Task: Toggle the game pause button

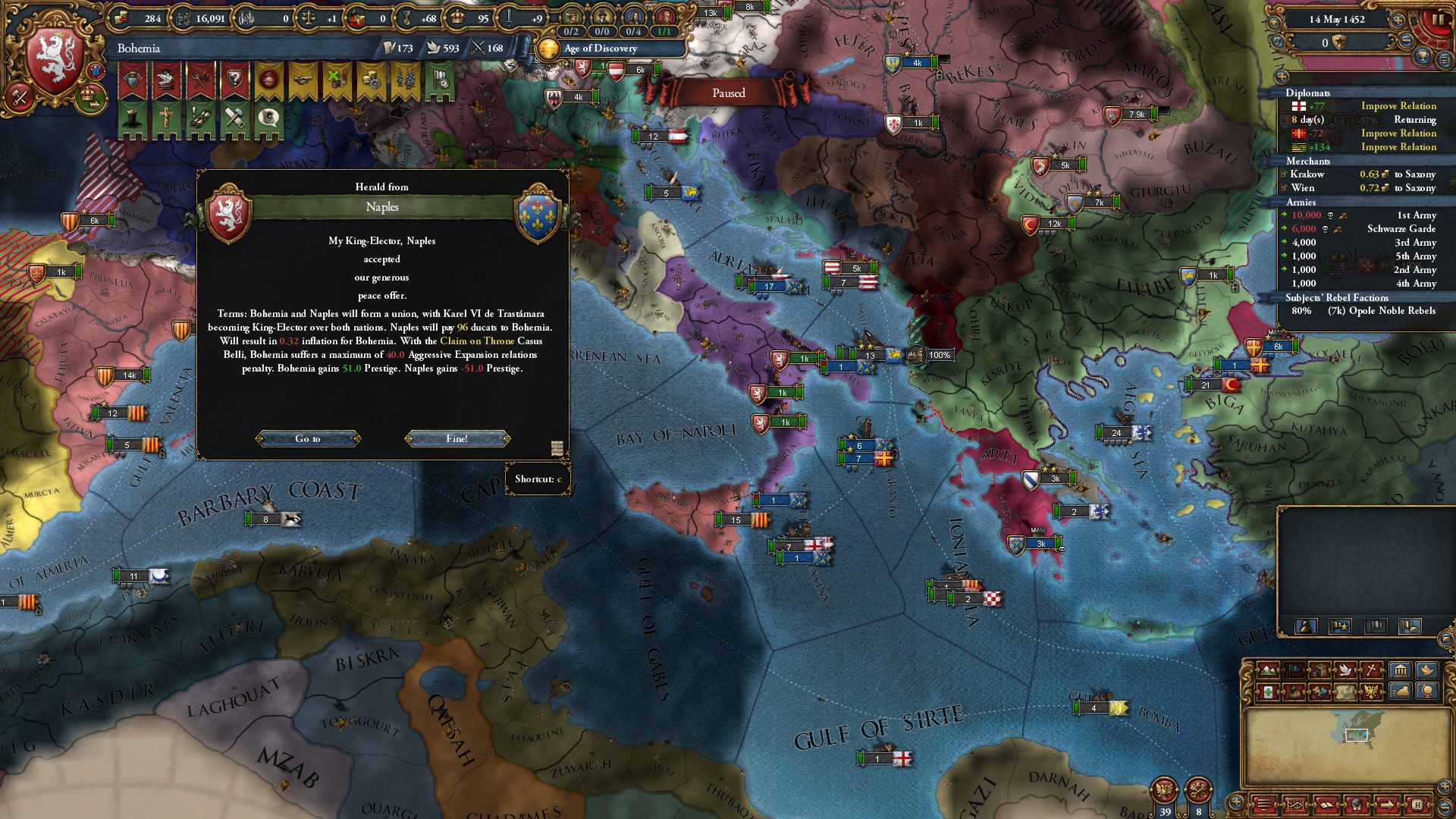Action: click(1436, 20)
